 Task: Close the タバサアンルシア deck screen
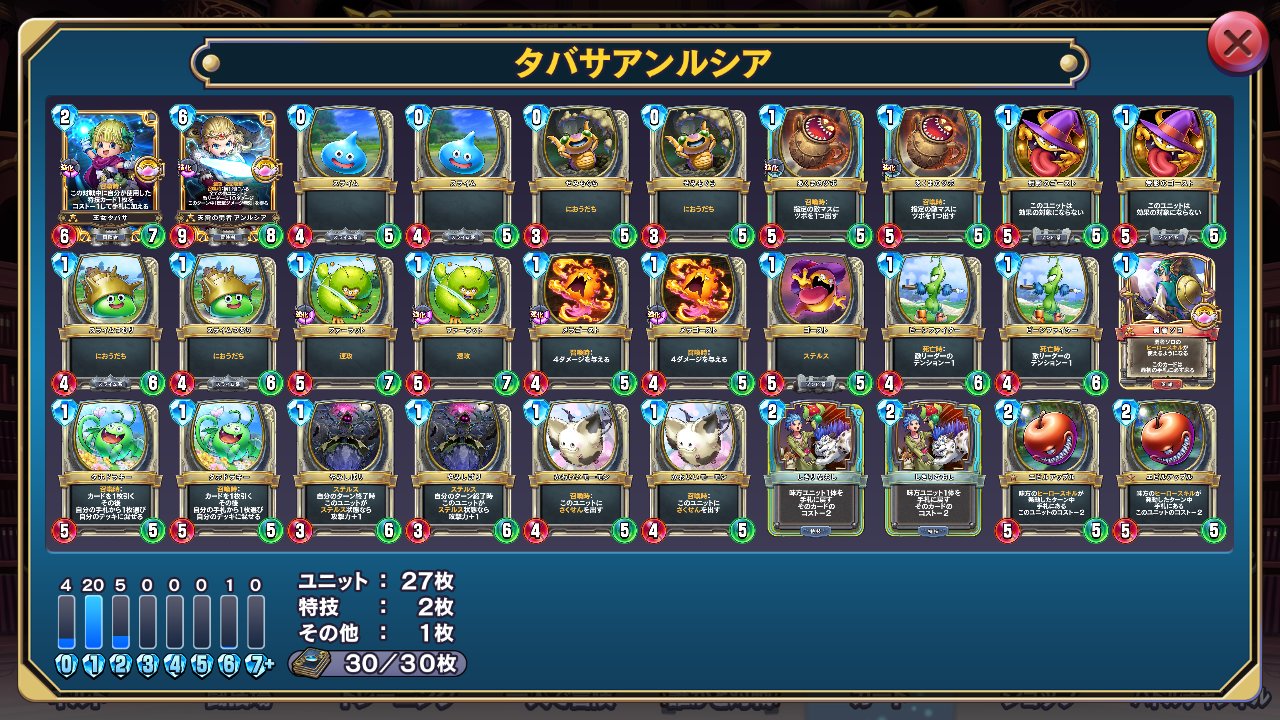point(1237,43)
